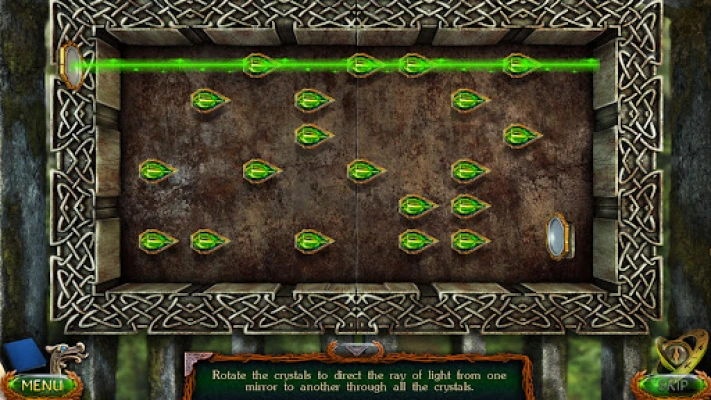Open the game MENU
711x400 pixels.
coord(41,384)
